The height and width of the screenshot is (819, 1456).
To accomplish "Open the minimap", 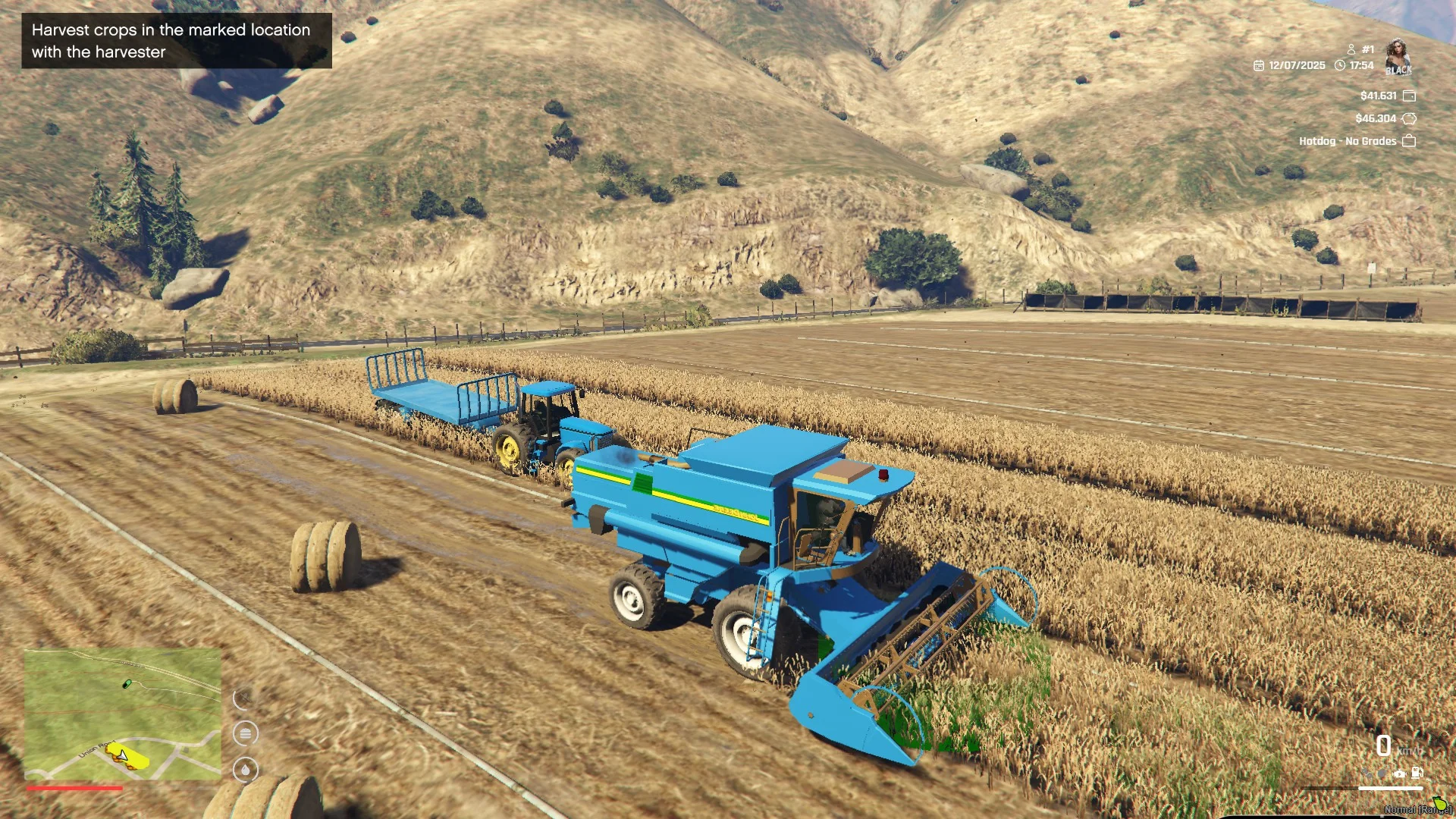I will (x=123, y=714).
